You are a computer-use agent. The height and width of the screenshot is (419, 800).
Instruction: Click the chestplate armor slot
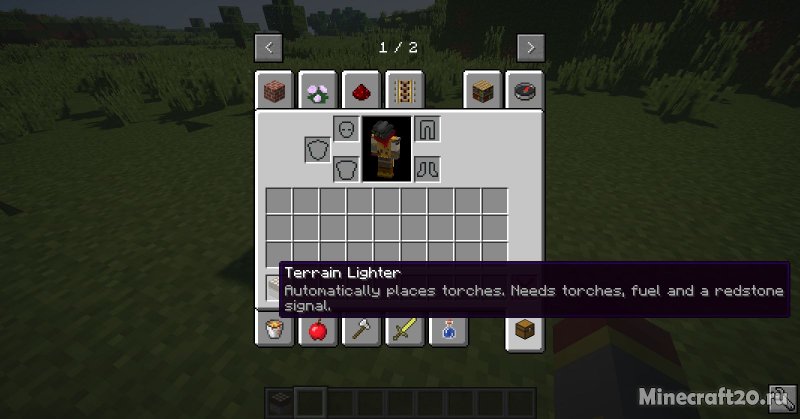point(346,167)
